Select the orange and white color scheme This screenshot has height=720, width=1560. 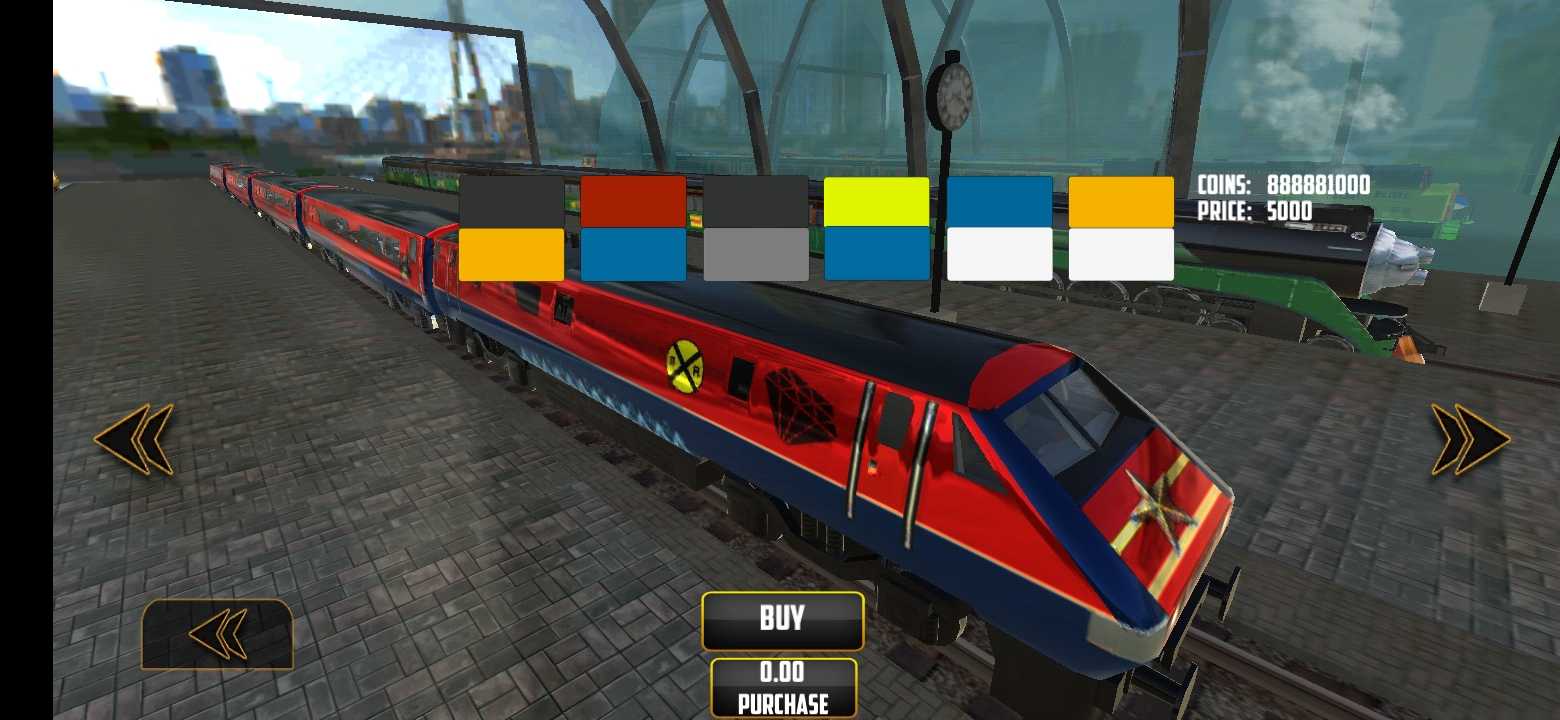pyautogui.click(x=1121, y=228)
